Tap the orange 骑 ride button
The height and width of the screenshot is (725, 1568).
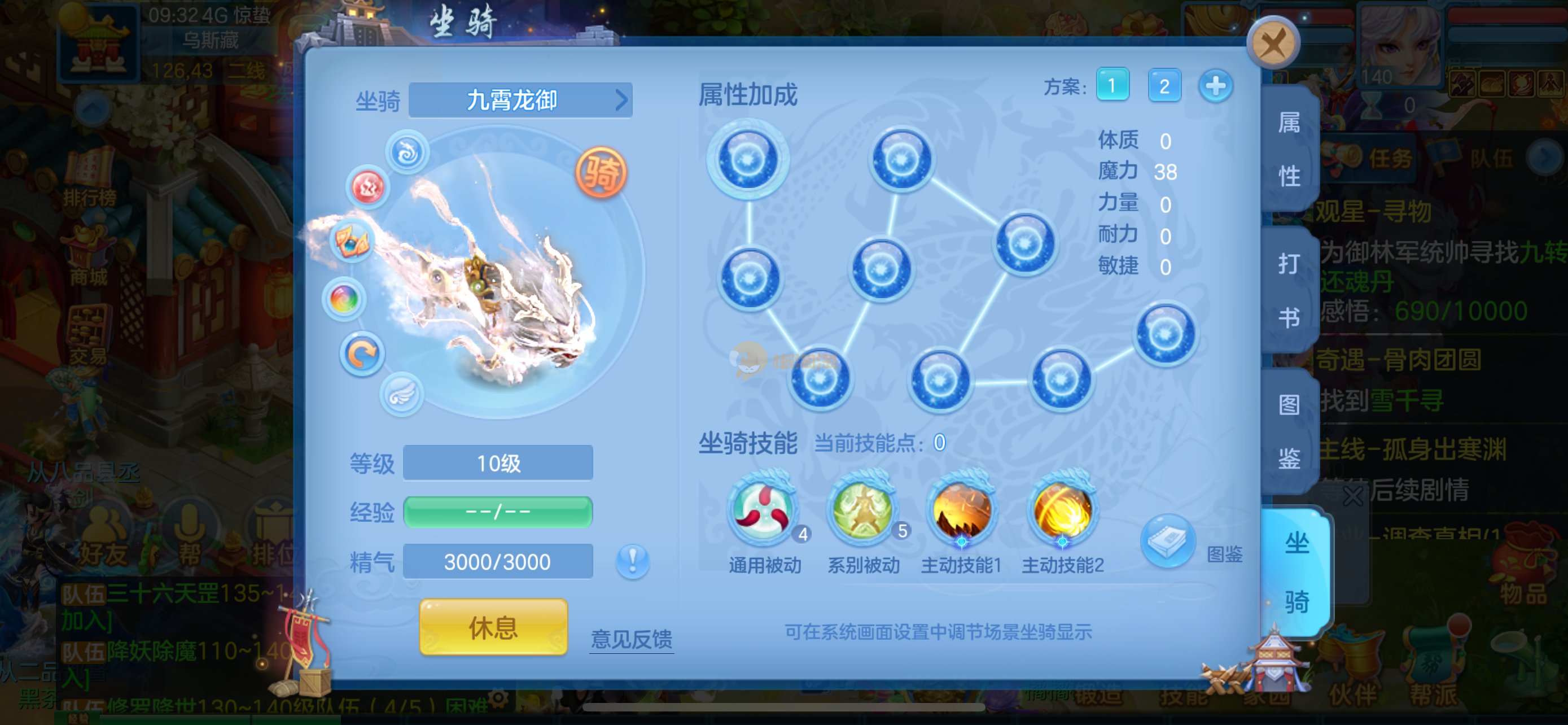[x=601, y=173]
